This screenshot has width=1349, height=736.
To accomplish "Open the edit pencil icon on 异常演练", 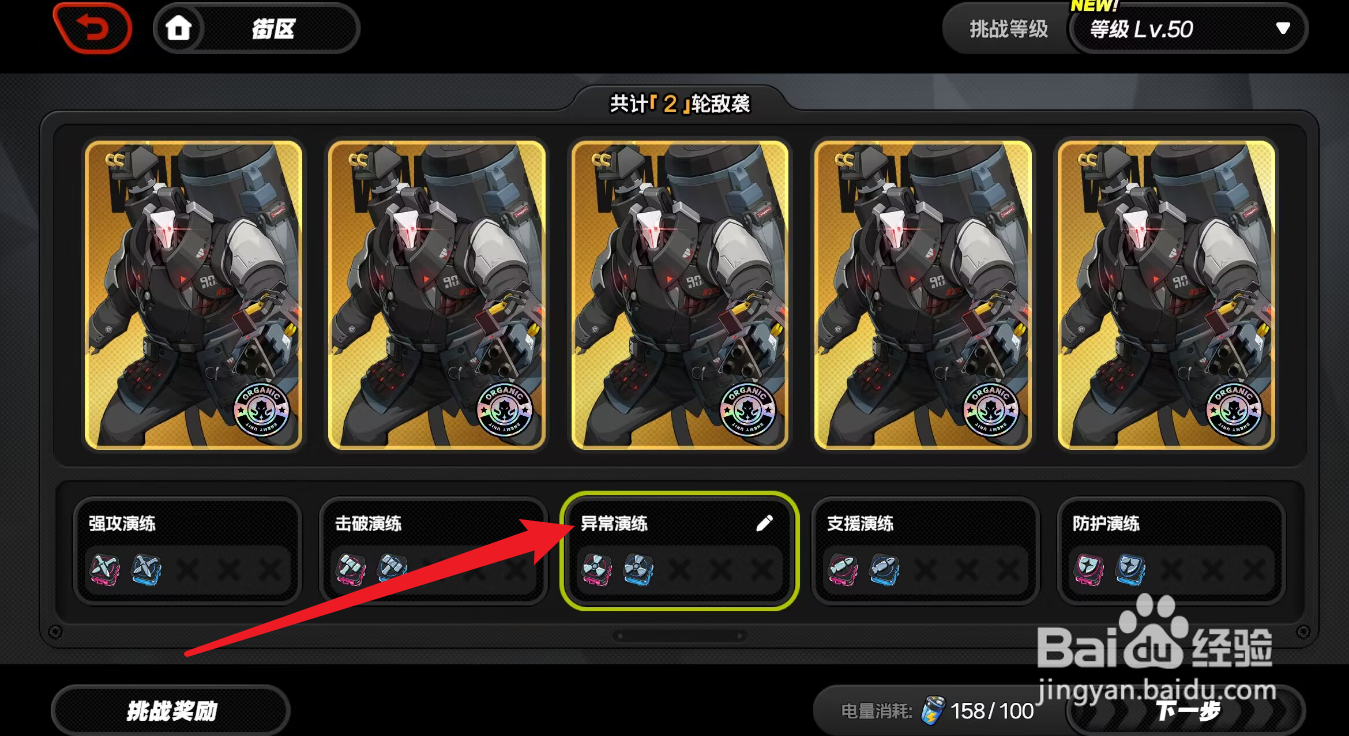I will point(766,522).
